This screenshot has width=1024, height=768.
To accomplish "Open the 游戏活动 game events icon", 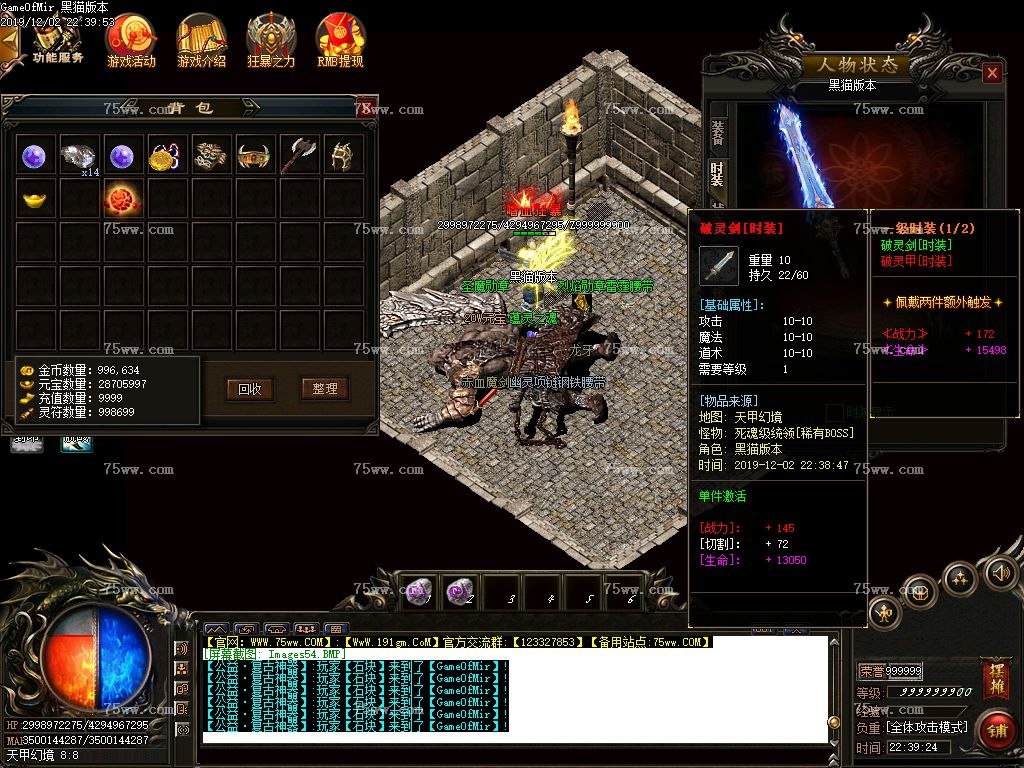I will pyautogui.click(x=131, y=40).
